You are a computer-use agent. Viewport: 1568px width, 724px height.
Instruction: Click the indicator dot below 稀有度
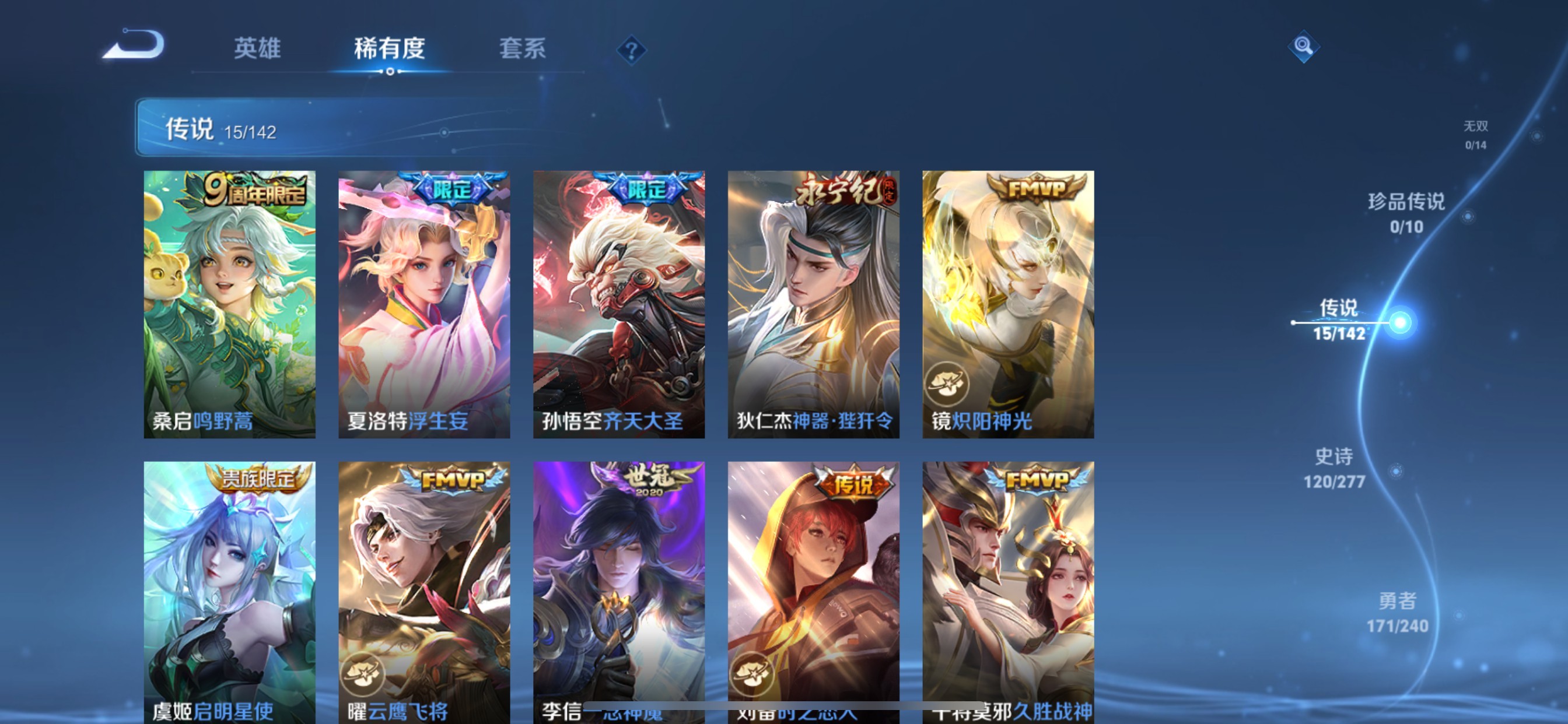click(x=391, y=72)
